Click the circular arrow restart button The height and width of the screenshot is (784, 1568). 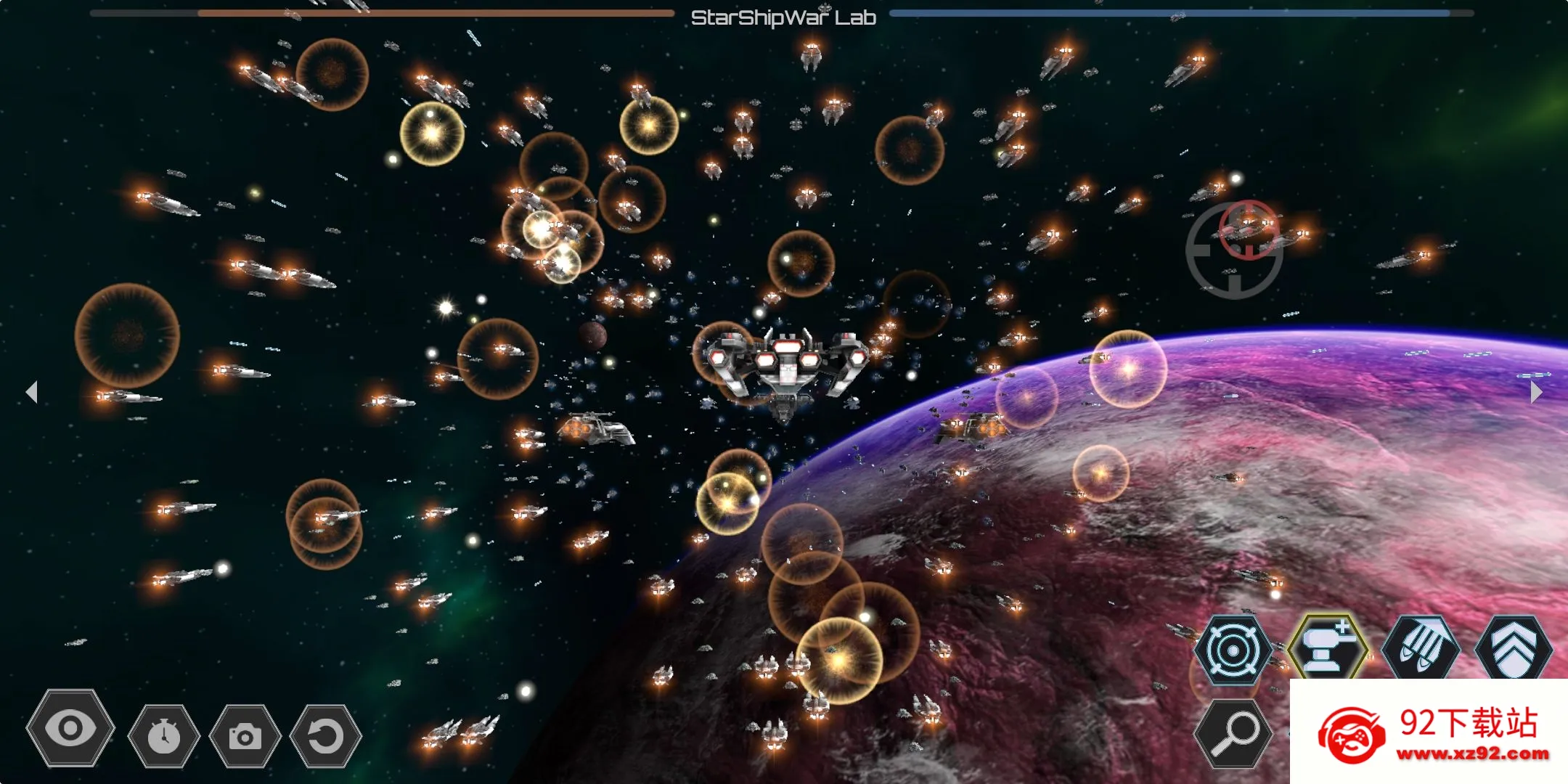[x=325, y=736]
